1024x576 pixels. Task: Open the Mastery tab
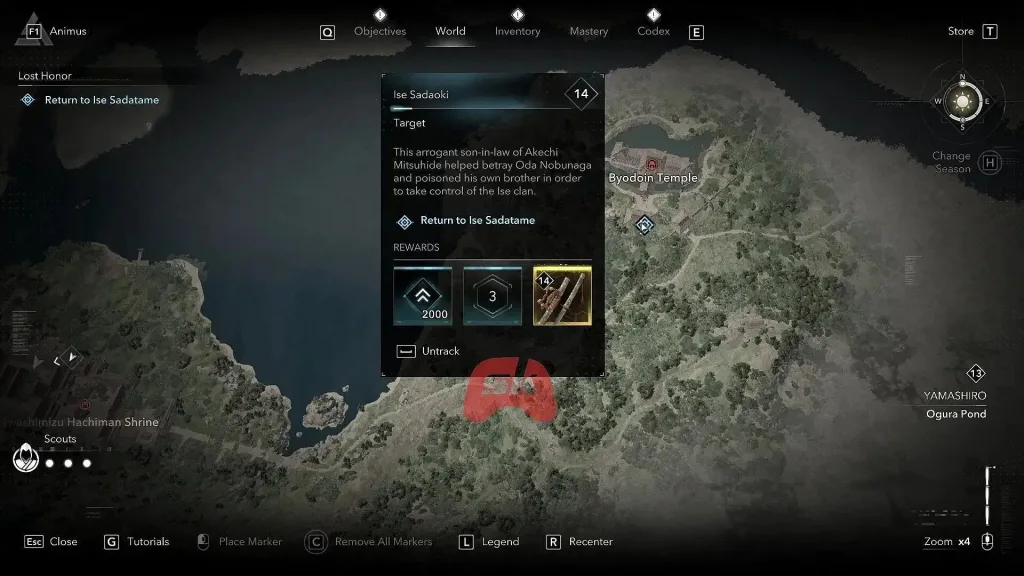pos(588,31)
